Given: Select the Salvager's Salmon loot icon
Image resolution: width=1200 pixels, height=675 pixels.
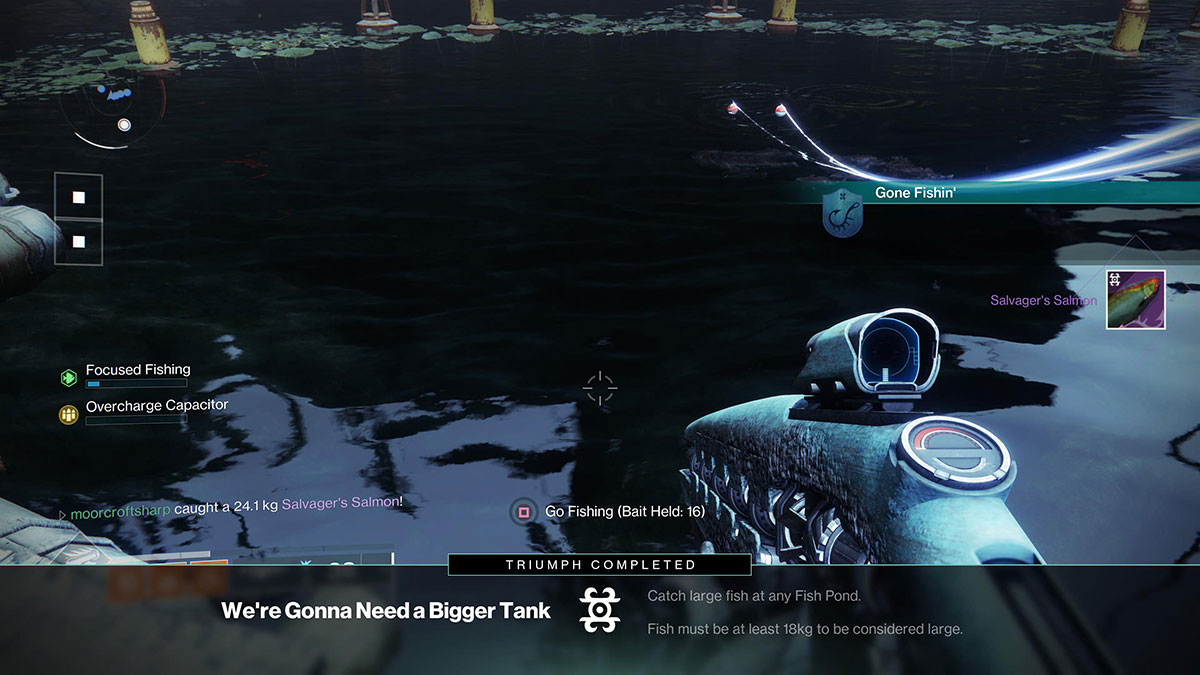Looking at the screenshot, I should coord(1136,299).
